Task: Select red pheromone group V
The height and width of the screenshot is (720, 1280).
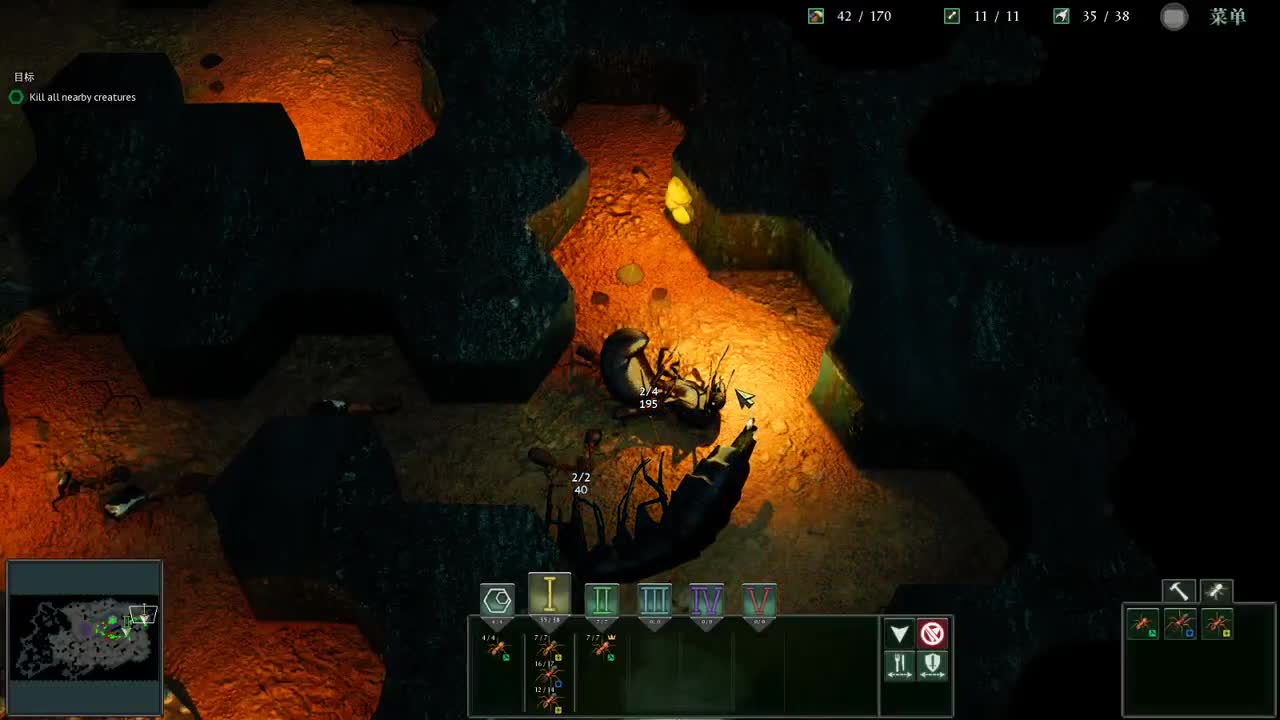Action: (760, 600)
